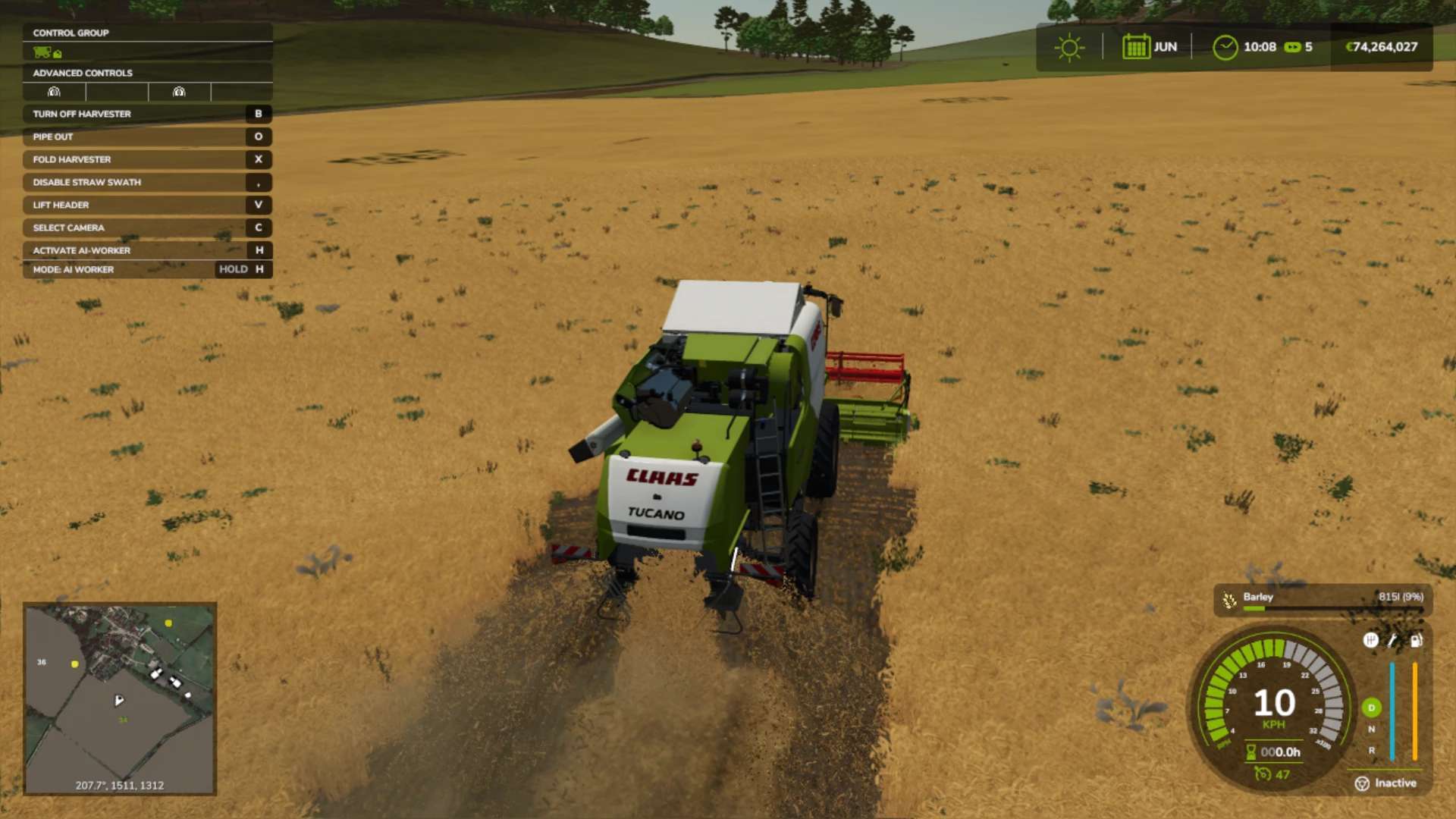Click the fuel pump icon
Image resolution: width=1456 pixels, height=819 pixels.
(x=1416, y=641)
